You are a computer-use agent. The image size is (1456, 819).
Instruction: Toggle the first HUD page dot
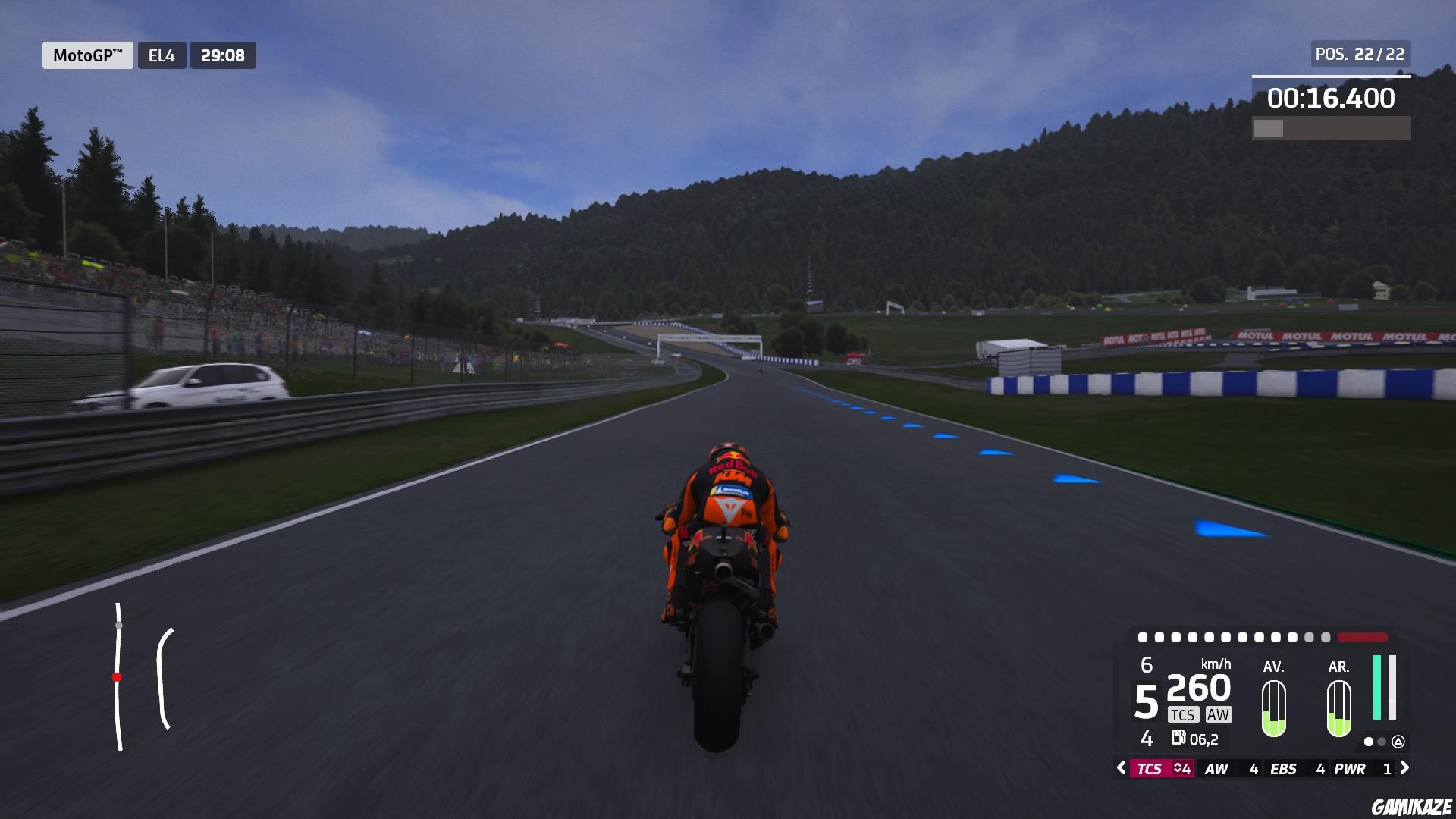coord(1369,742)
